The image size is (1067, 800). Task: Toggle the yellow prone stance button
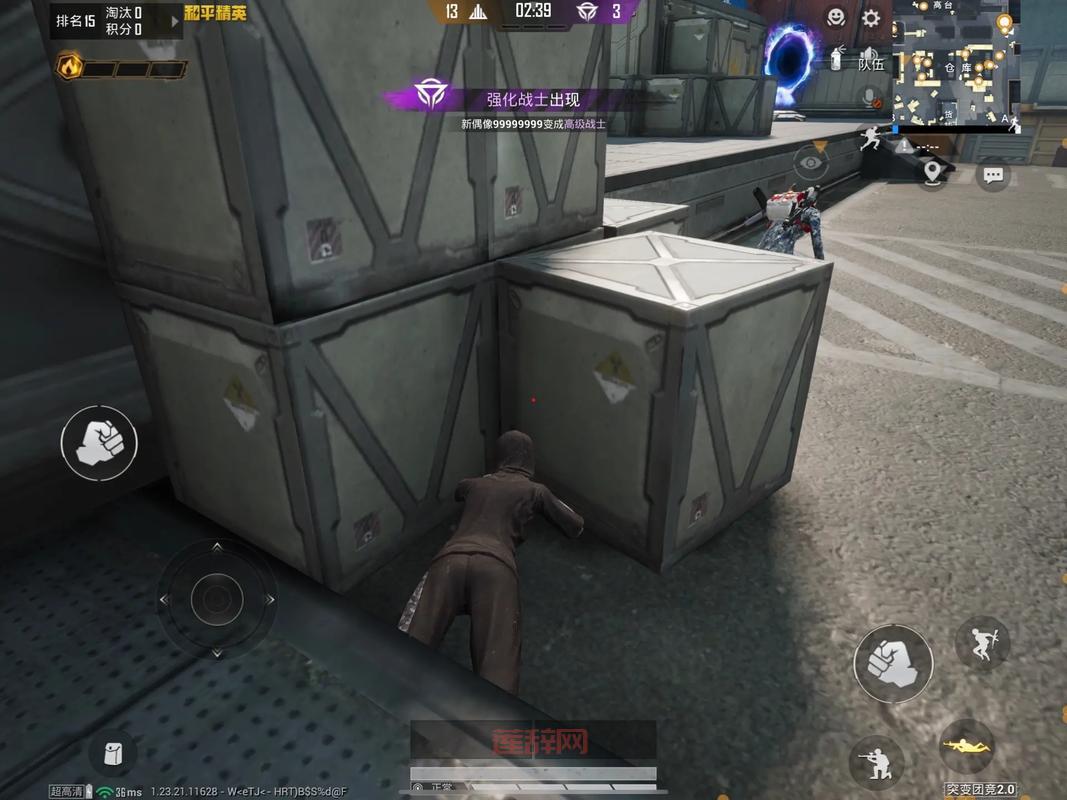[x=967, y=746]
